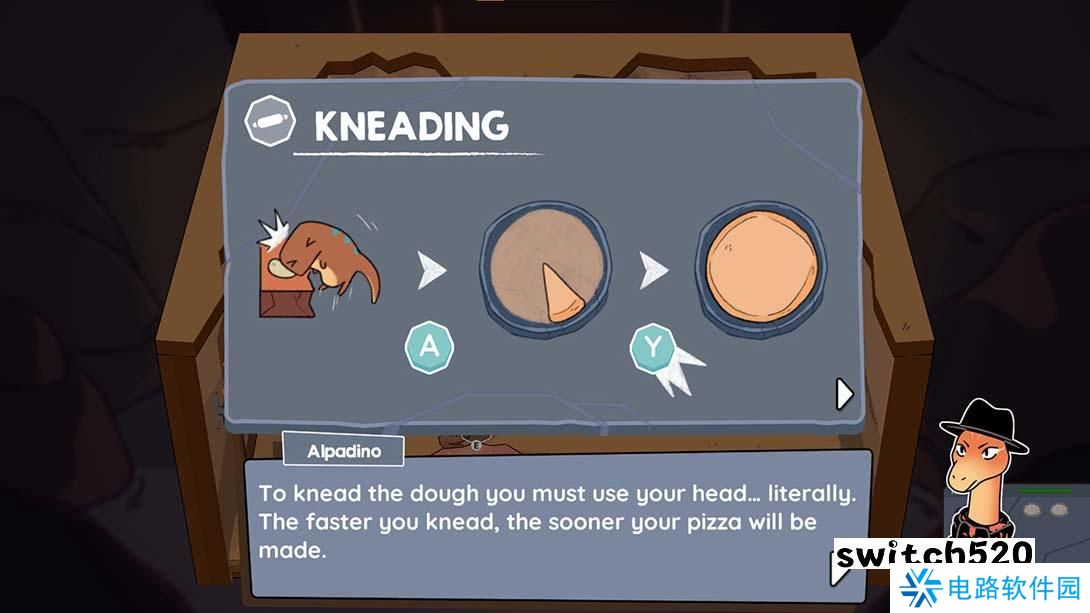Viewport: 1090px width, 613px height.
Task: Advance Alpadino's dialogue with the arrow
Action: tap(836, 571)
